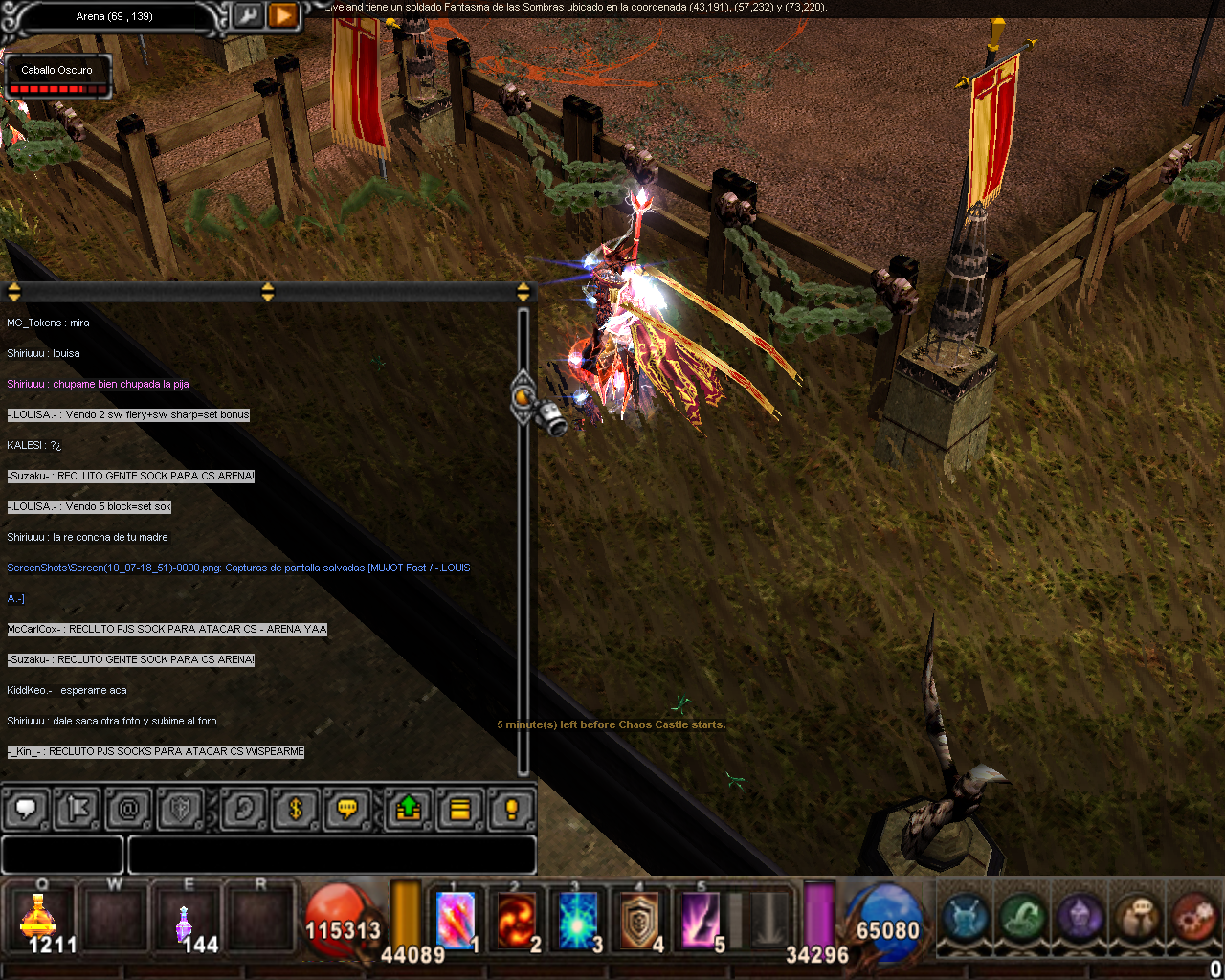Click the green up-arrow tray button
The width and height of the screenshot is (1225, 980).
(409, 810)
